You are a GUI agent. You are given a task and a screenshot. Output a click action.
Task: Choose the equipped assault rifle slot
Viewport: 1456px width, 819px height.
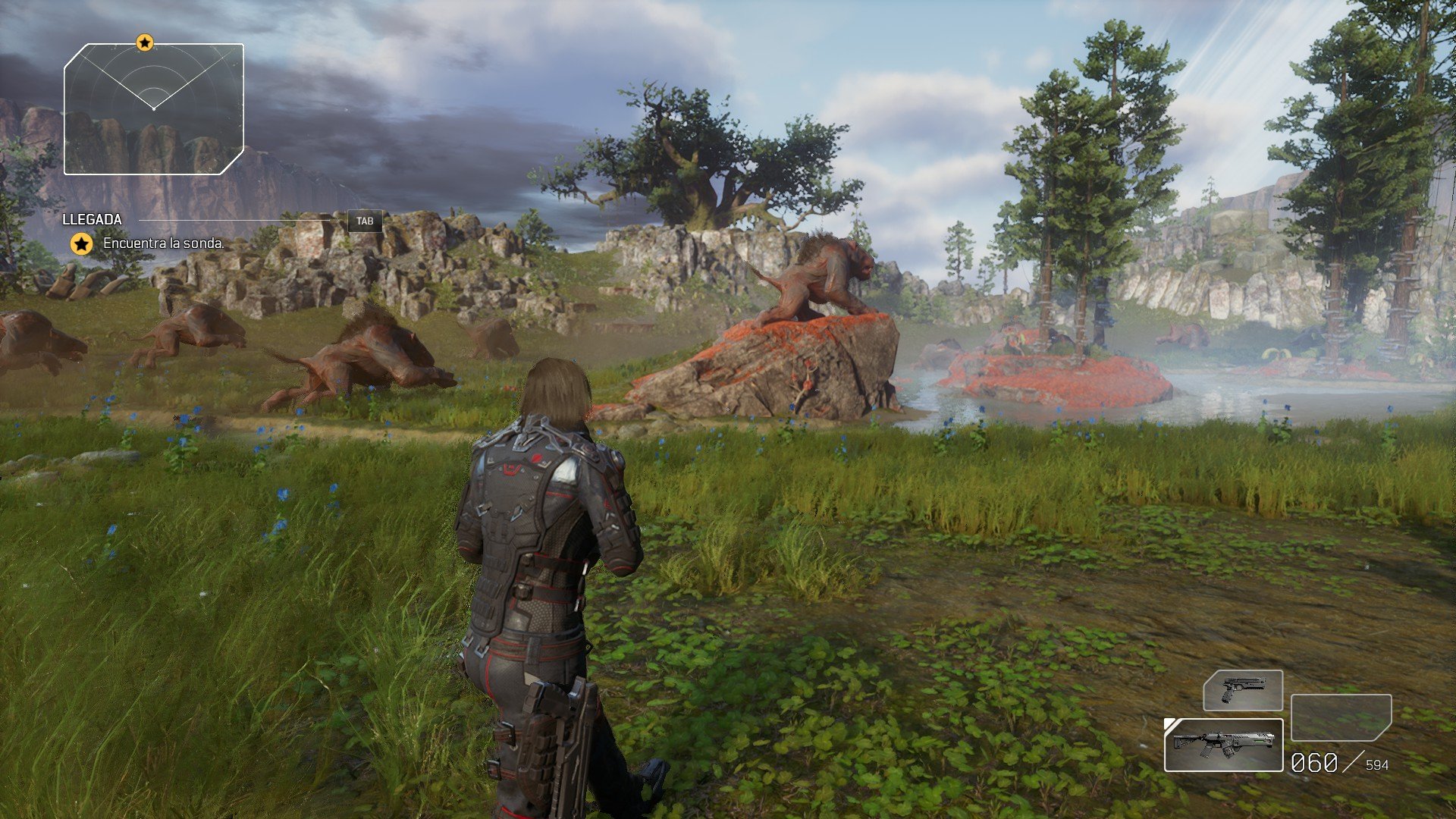(1223, 745)
